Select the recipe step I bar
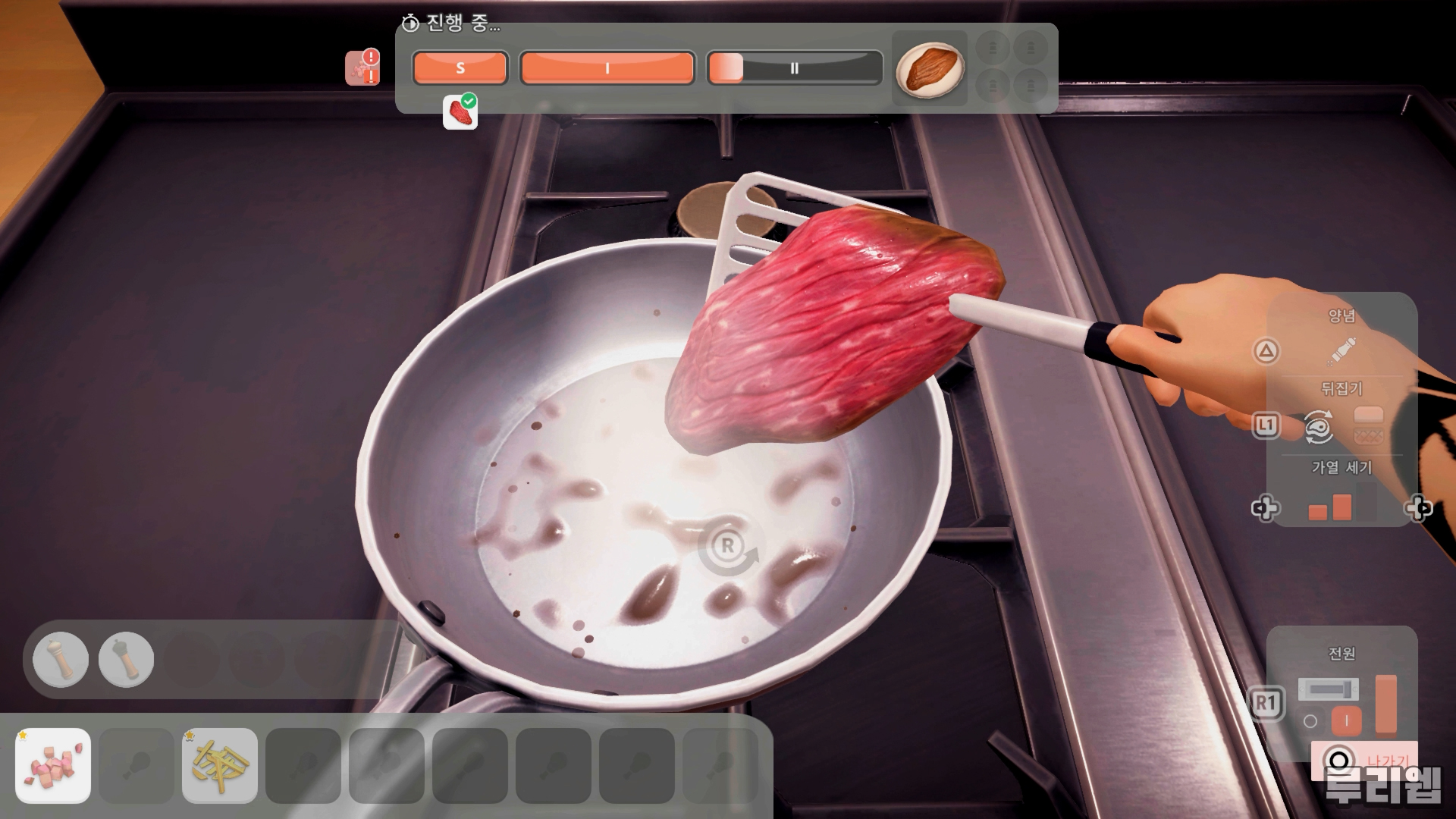1456x819 pixels. coord(607,68)
